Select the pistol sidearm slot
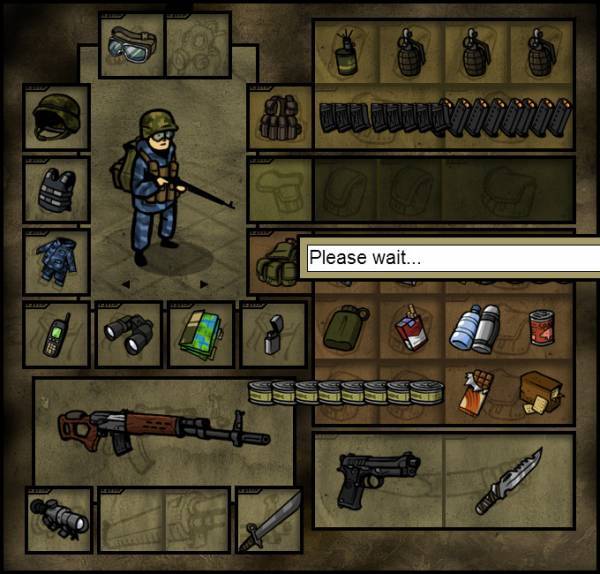The image size is (600, 574). point(376,478)
